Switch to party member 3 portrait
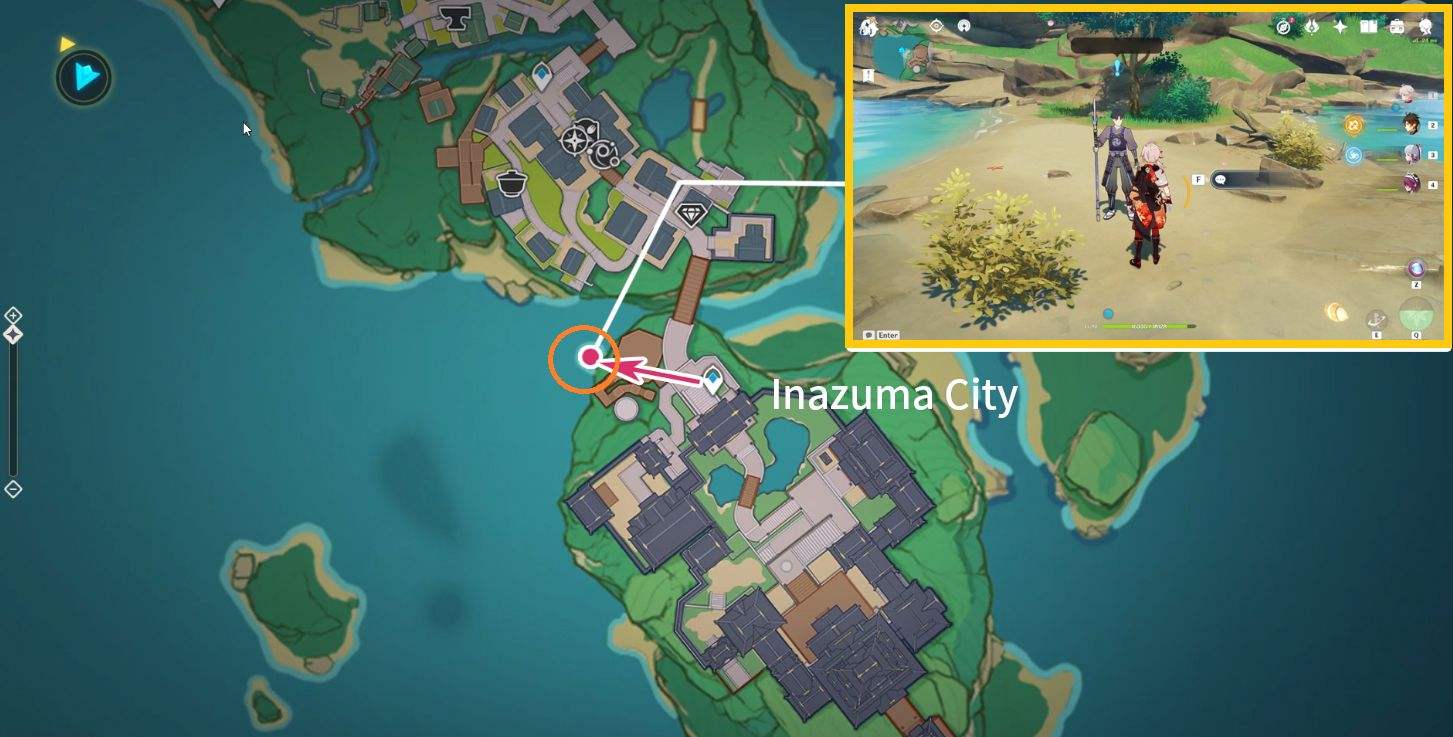 click(x=1410, y=155)
